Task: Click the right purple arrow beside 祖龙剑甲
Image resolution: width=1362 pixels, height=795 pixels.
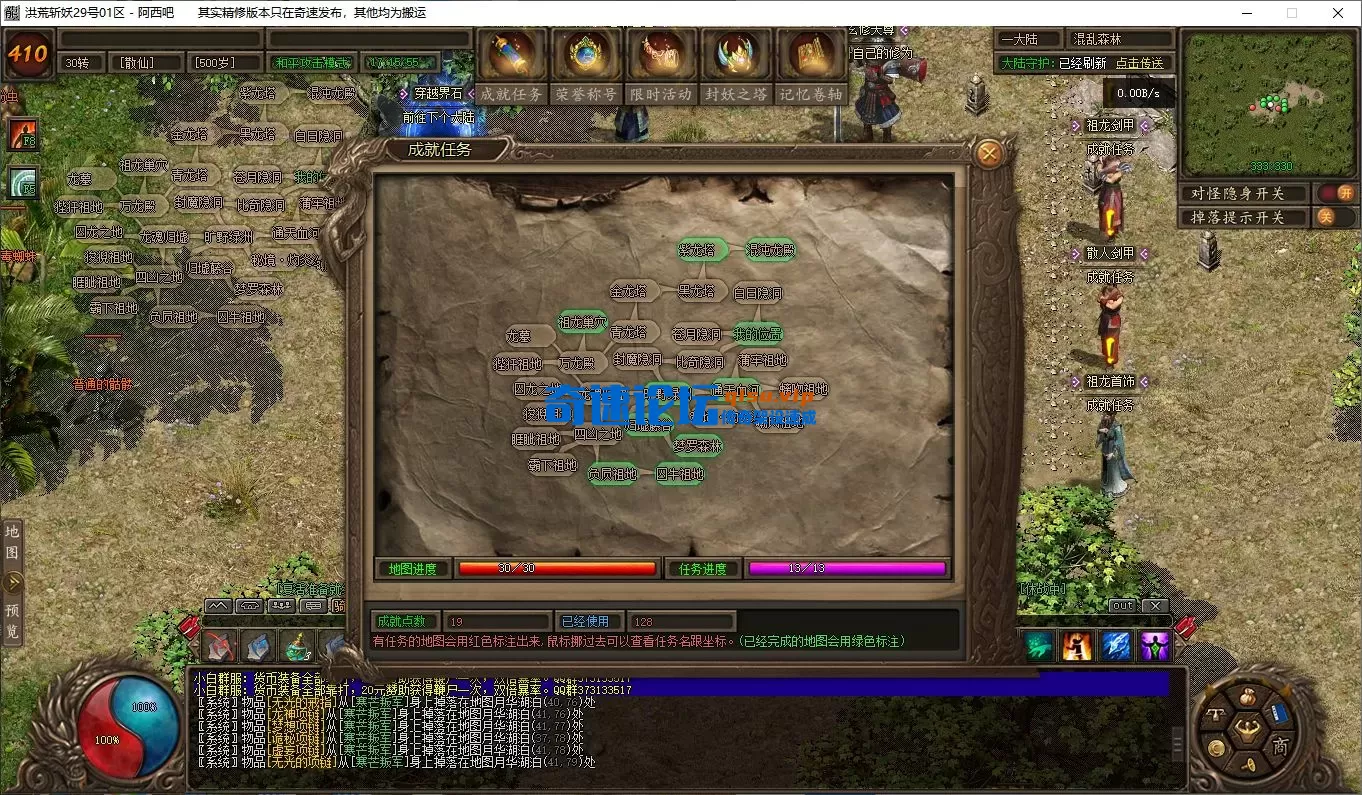Action: [x=1144, y=124]
